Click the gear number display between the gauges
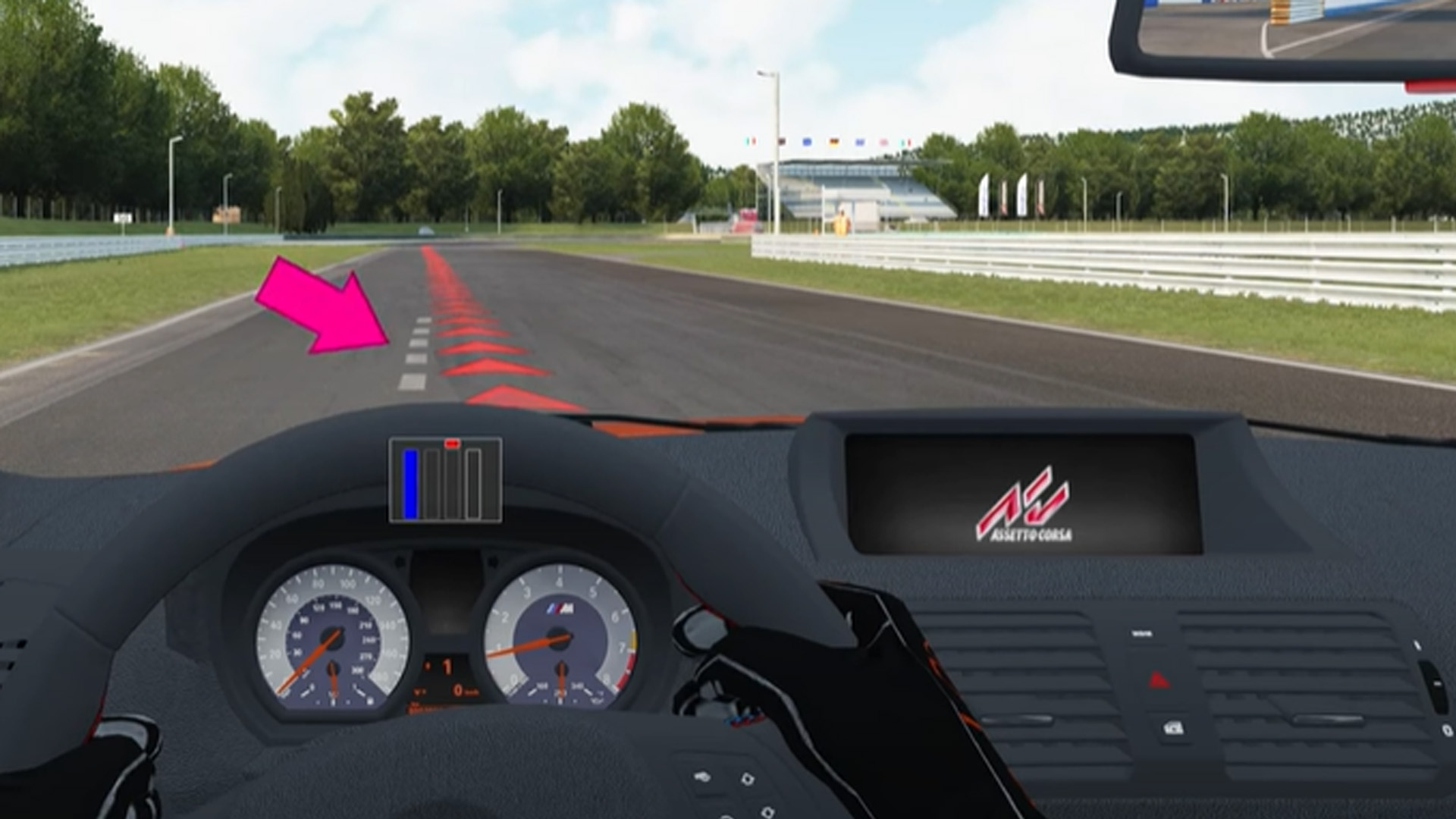Viewport: 1456px width, 819px height. click(x=447, y=666)
